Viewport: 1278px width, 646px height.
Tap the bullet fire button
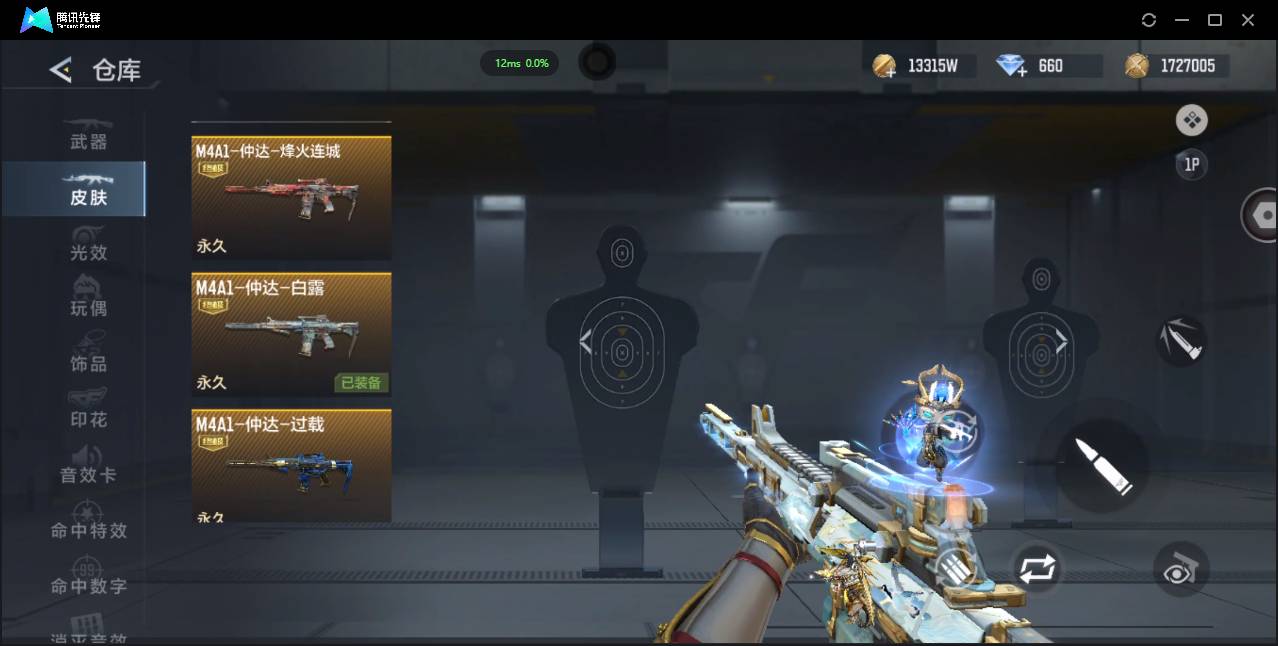[x=1102, y=465]
